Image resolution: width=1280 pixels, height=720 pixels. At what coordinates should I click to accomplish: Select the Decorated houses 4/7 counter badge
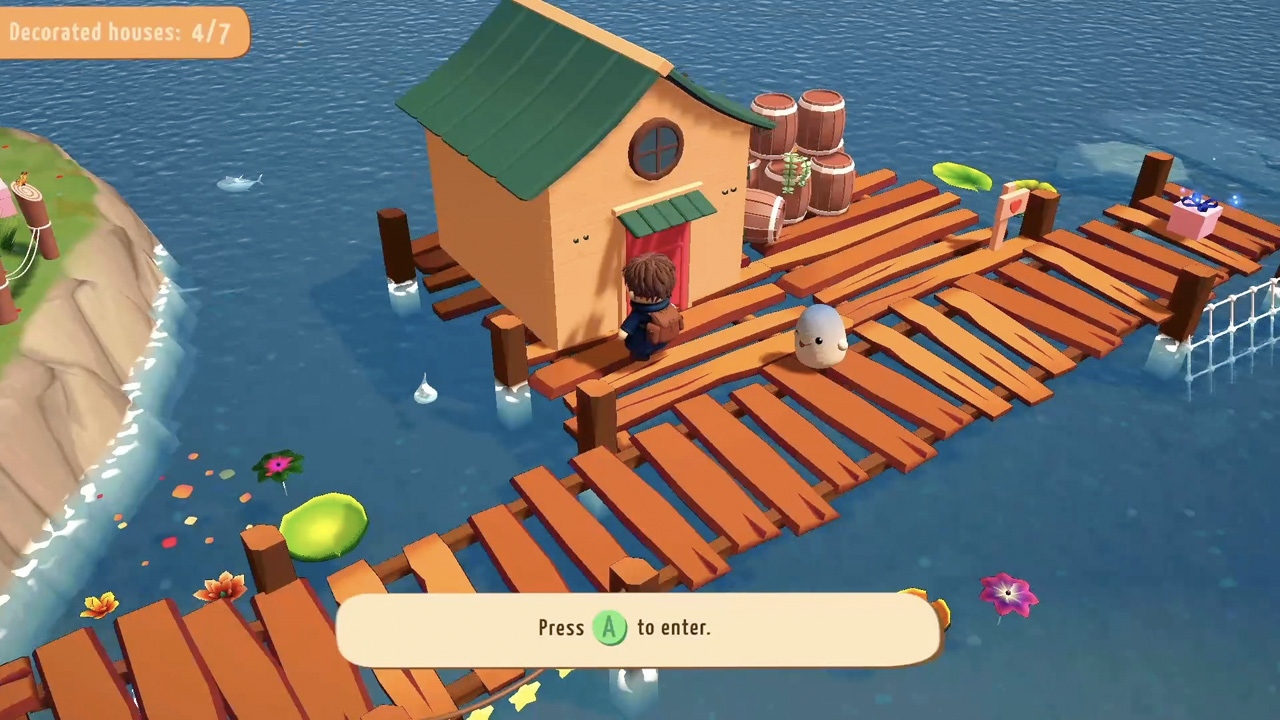click(120, 32)
